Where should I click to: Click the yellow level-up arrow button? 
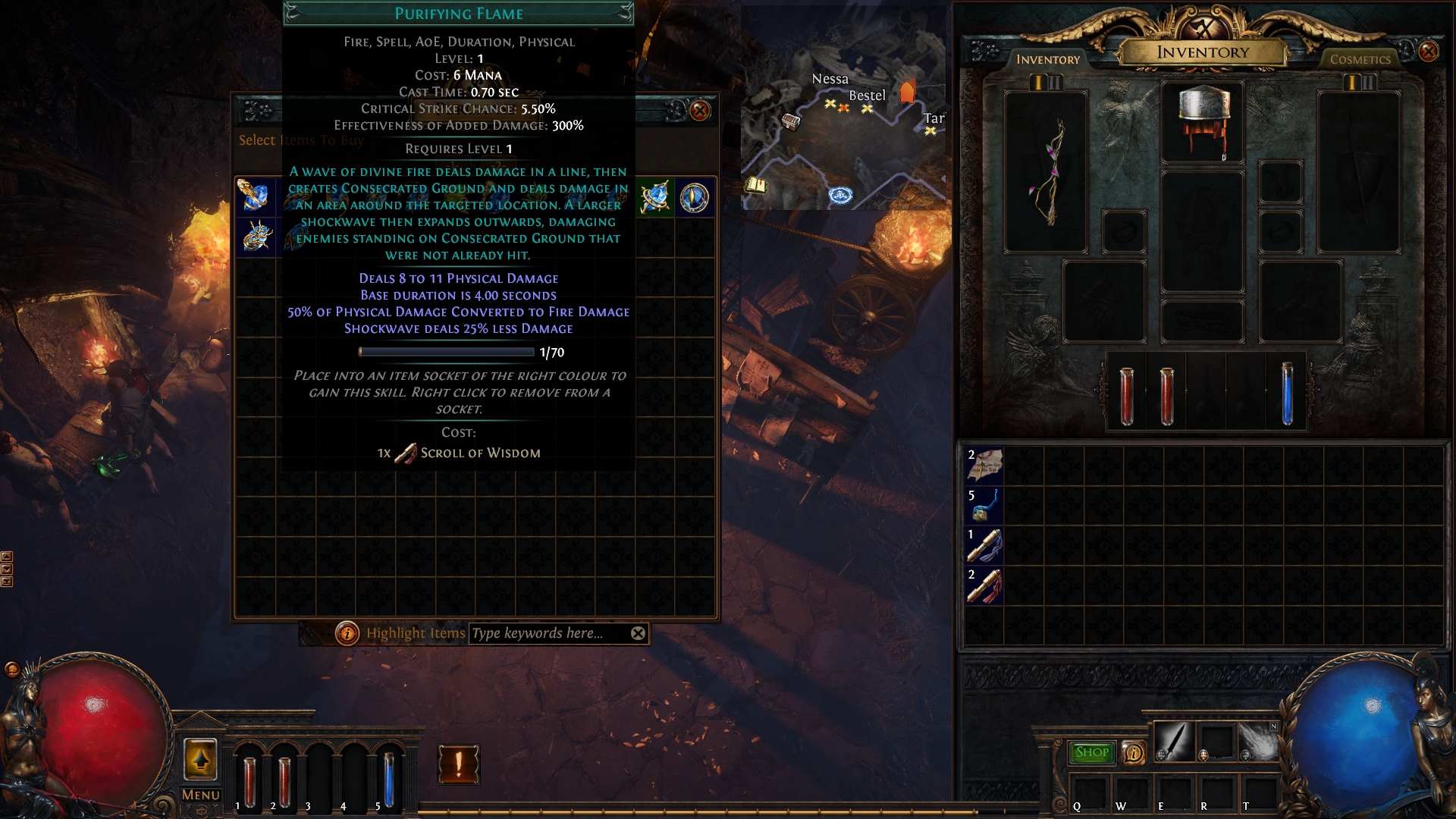[200, 759]
